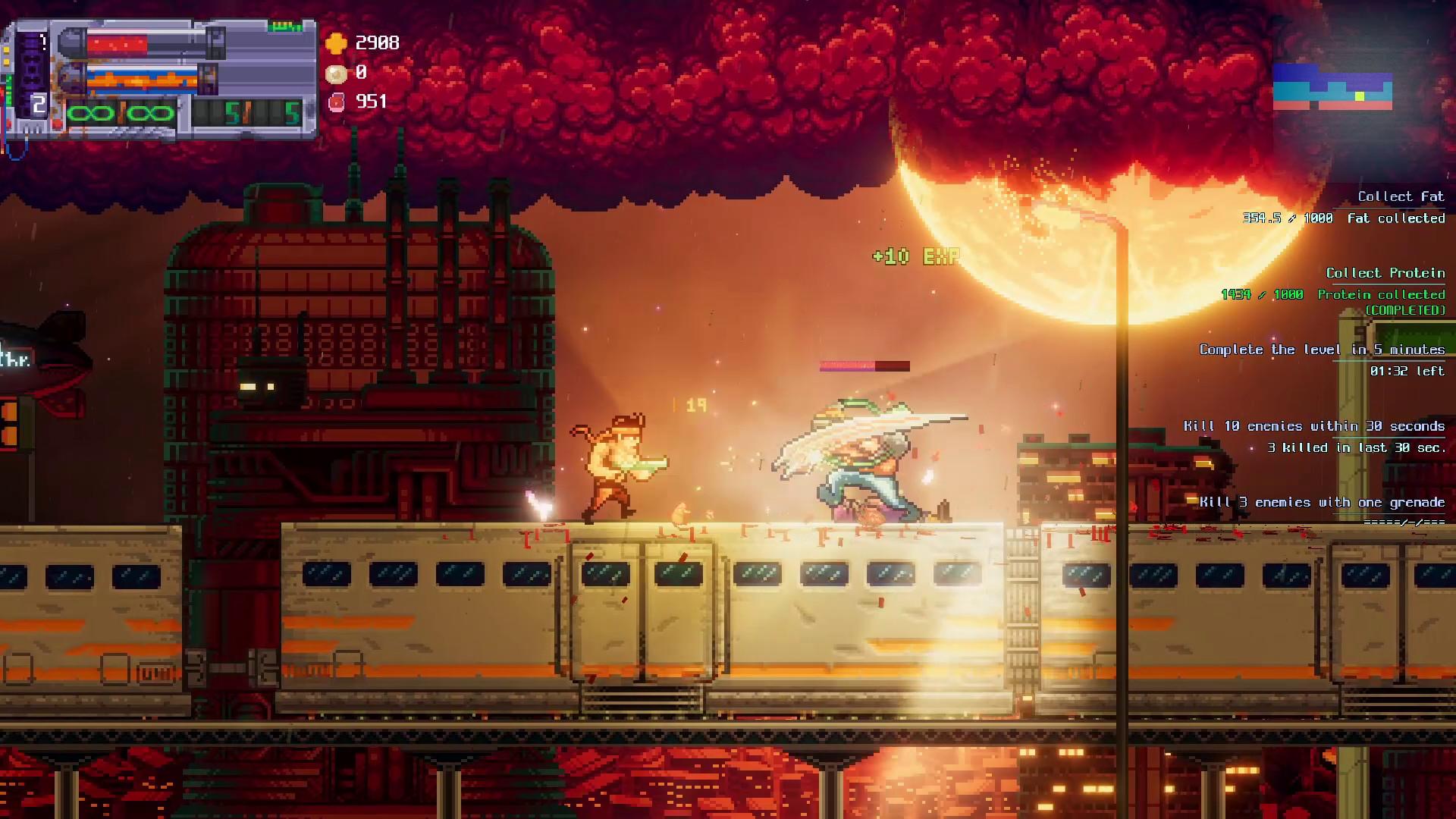The height and width of the screenshot is (819, 1456).
Task: Click the Complete the level in 5 minutes objective
Action: point(1321,350)
